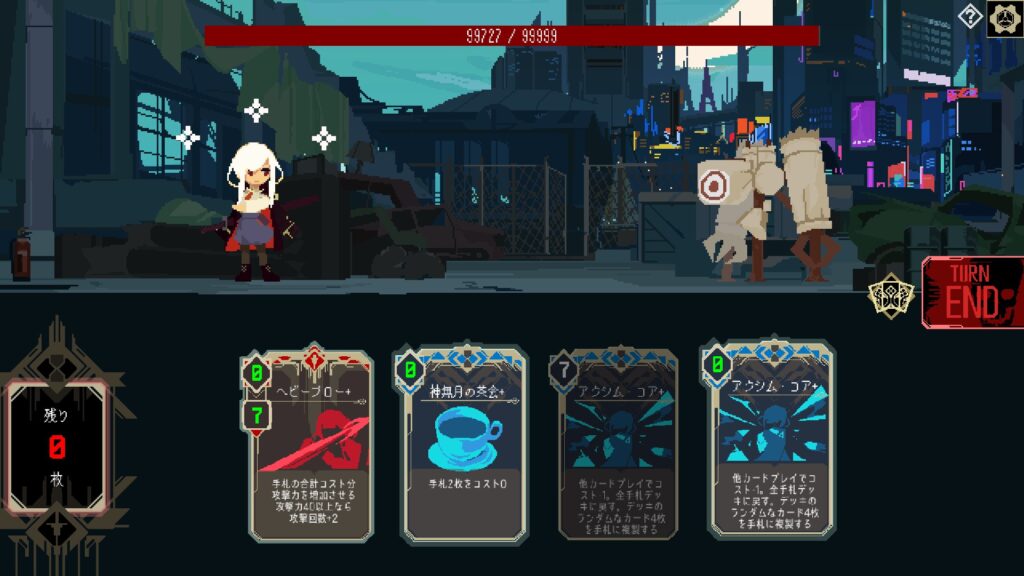Viewport: 1024px width, 576px height.
Task: Play the red Heavy Blow+ attack card
Action: pyautogui.click(x=311, y=445)
